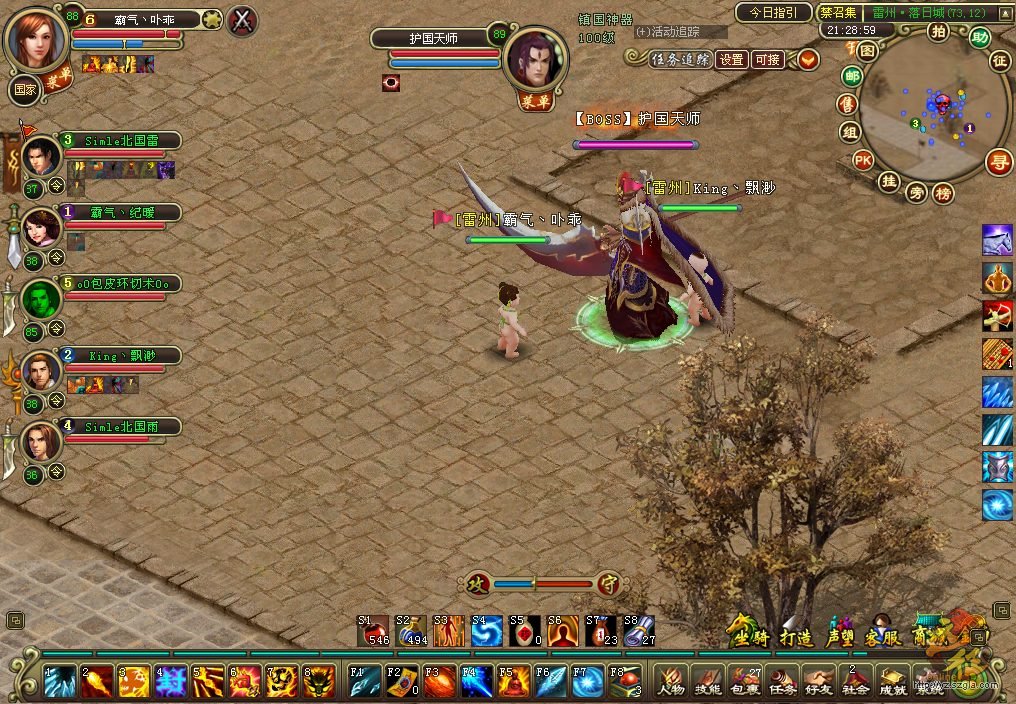Open the 技能 skills menu
The width and height of the screenshot is (1016, 704).
[x=708, y=681]
